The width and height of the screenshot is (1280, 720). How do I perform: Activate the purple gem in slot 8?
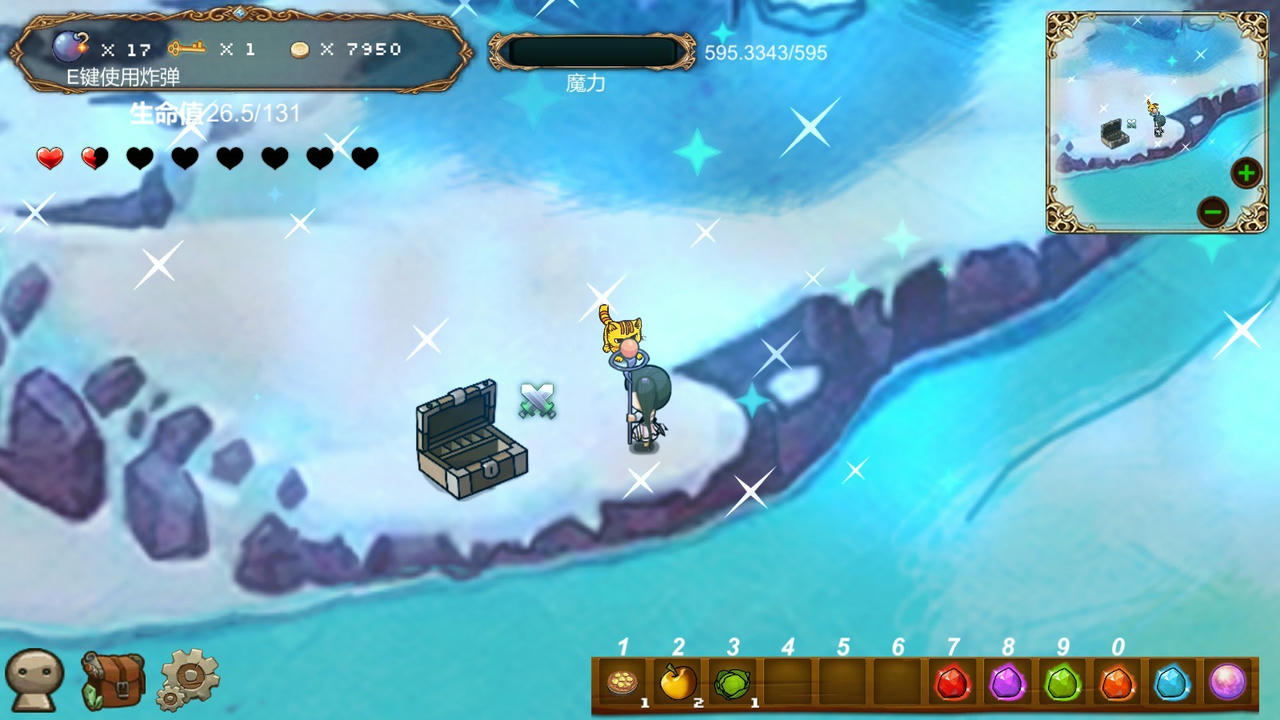1007,684
